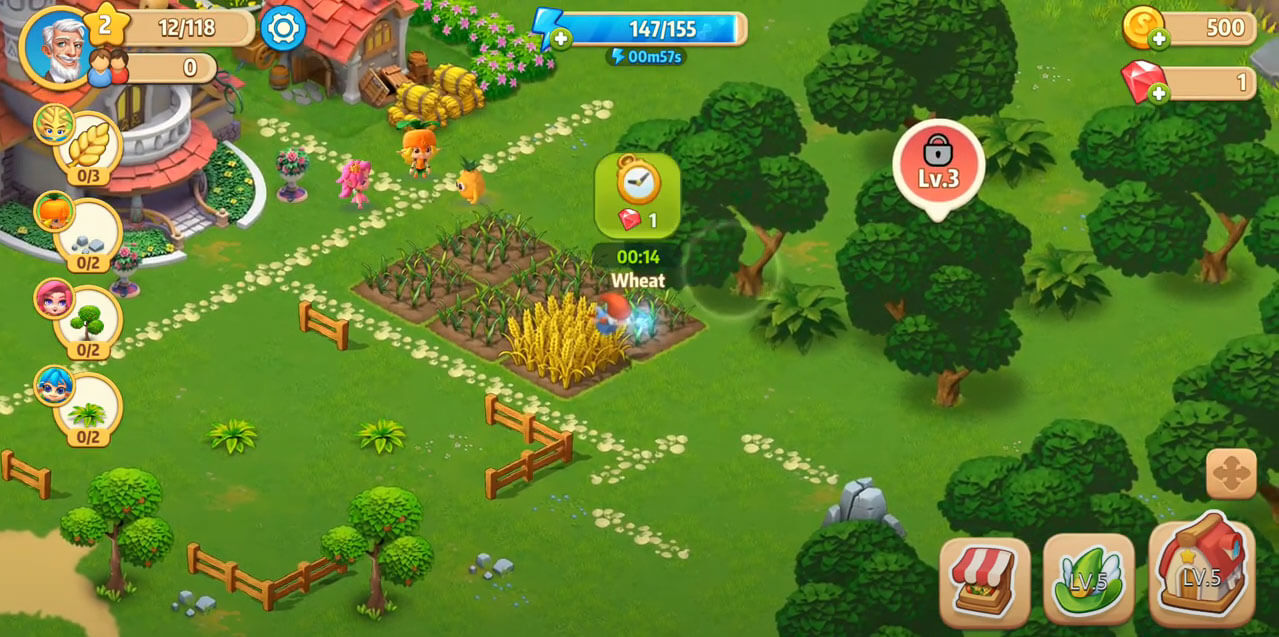
Task: Open the friends counter showing 0
Action: (x=165, y=68)
